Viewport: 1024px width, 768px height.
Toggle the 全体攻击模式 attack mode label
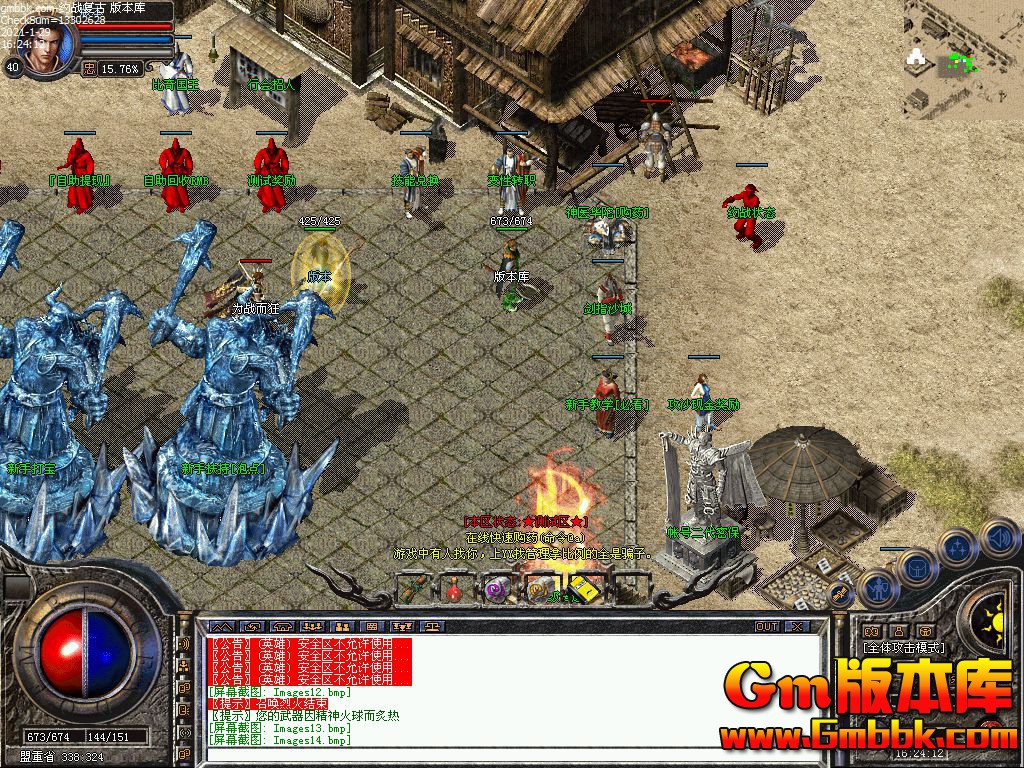(905, 647)
